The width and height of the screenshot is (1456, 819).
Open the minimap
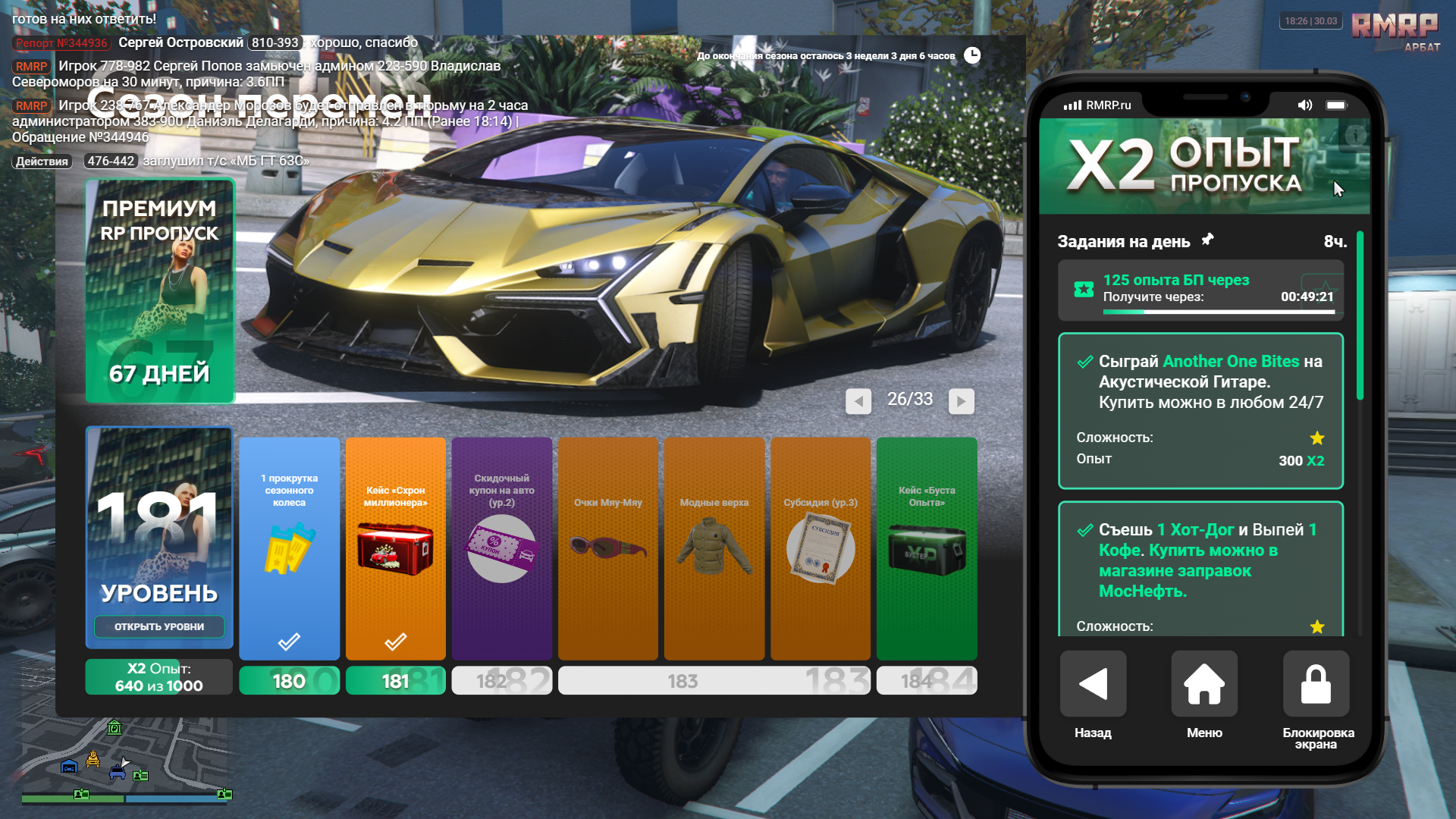click(126, 758)
